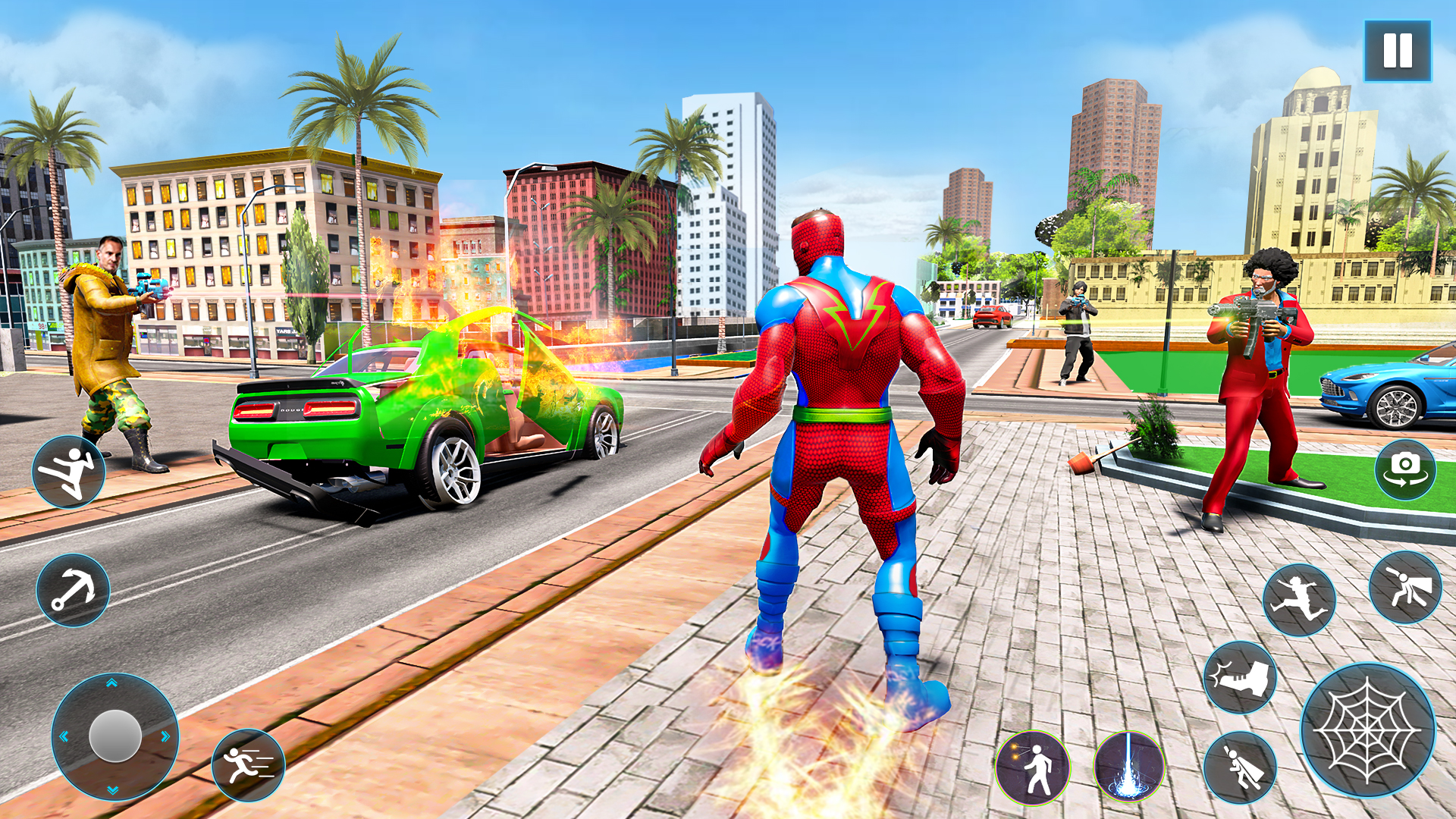Tap the left double-chevron on the joystick
1456x819 pixels.
click(63, 734)
